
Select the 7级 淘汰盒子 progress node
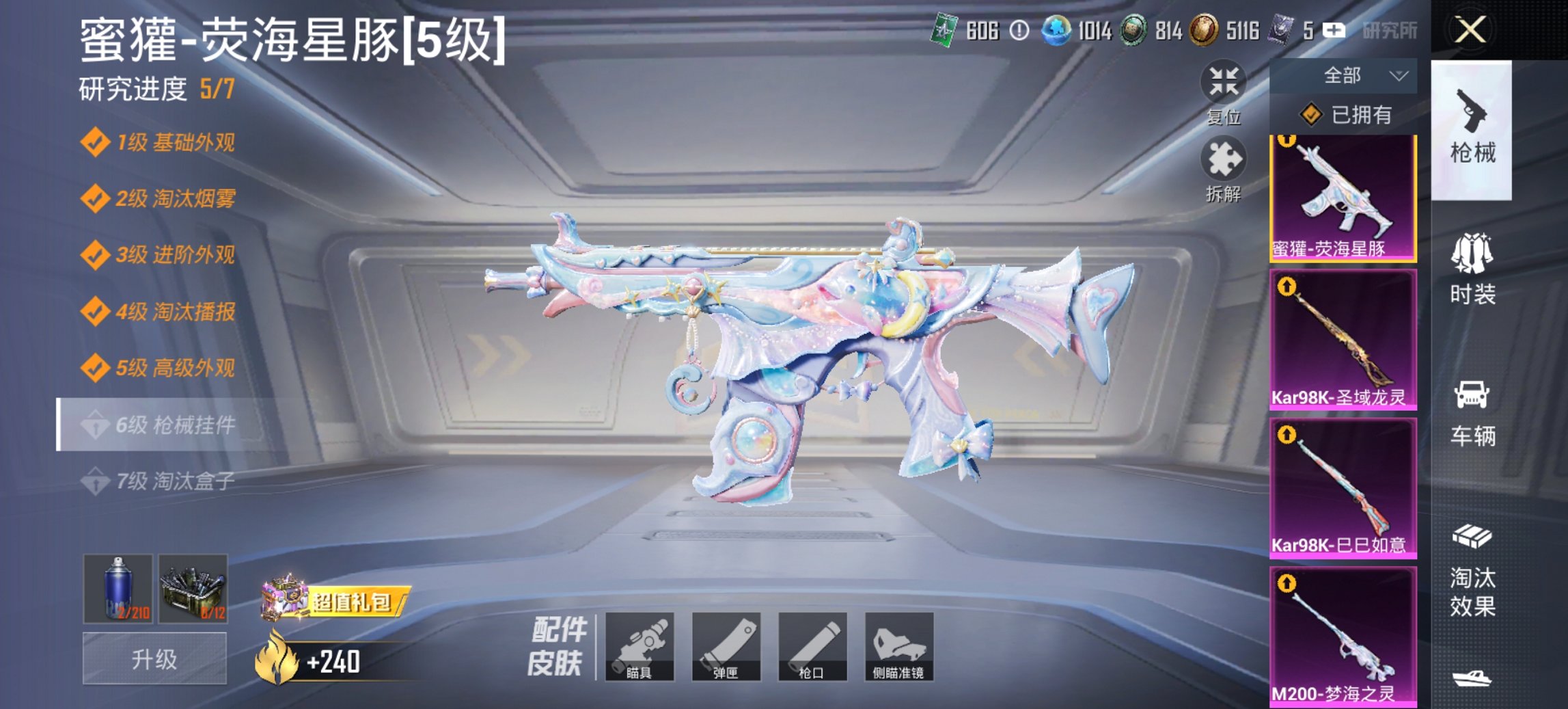point(161,483)
